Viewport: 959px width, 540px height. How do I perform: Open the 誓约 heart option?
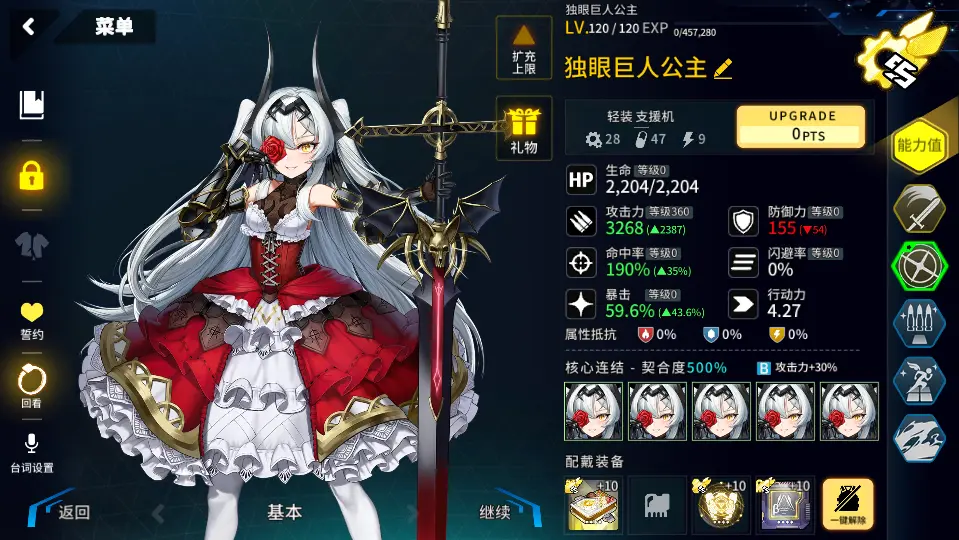(x=32, y=319)
